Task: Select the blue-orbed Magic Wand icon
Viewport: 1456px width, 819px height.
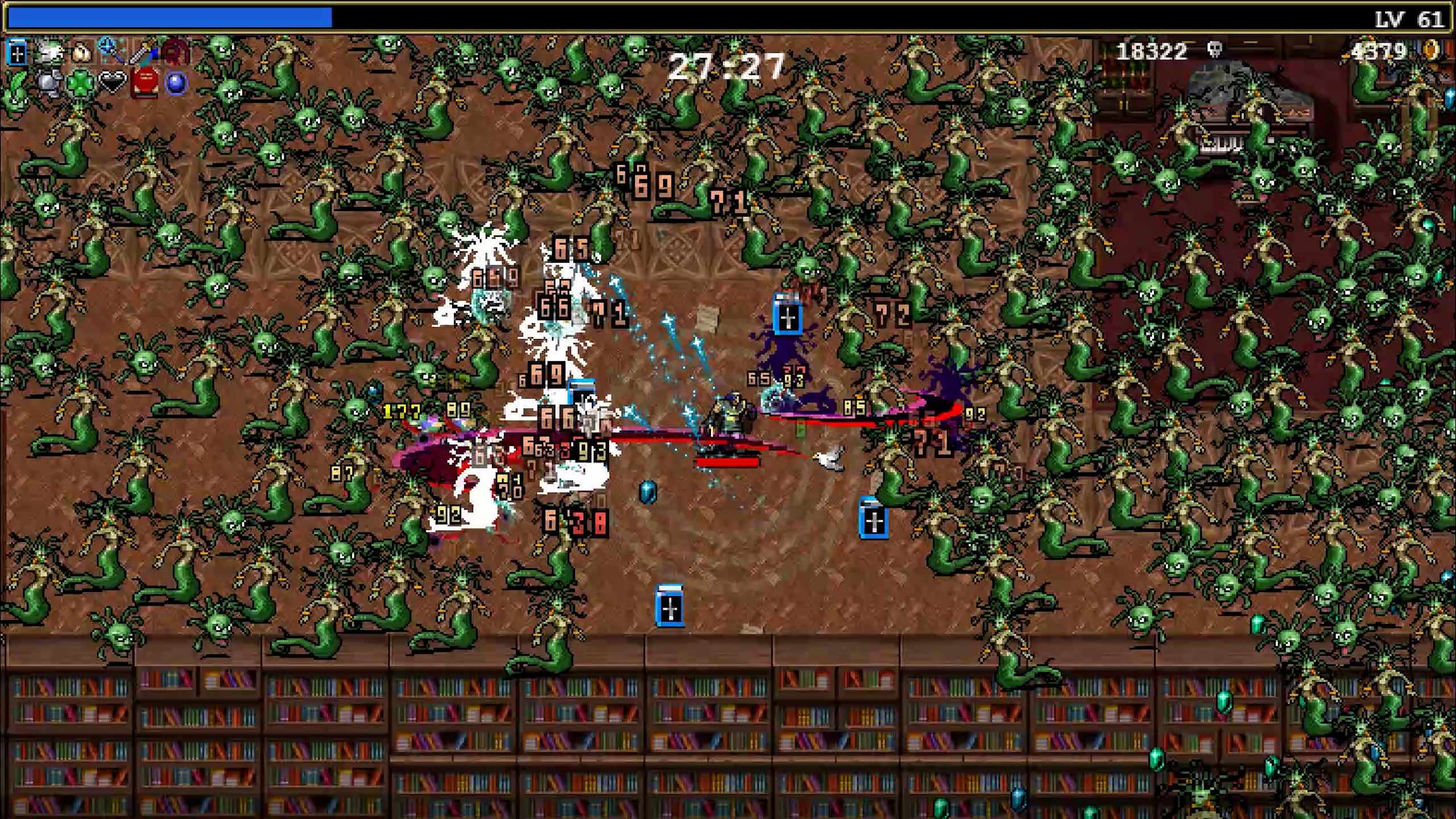Action: point(111,51)
